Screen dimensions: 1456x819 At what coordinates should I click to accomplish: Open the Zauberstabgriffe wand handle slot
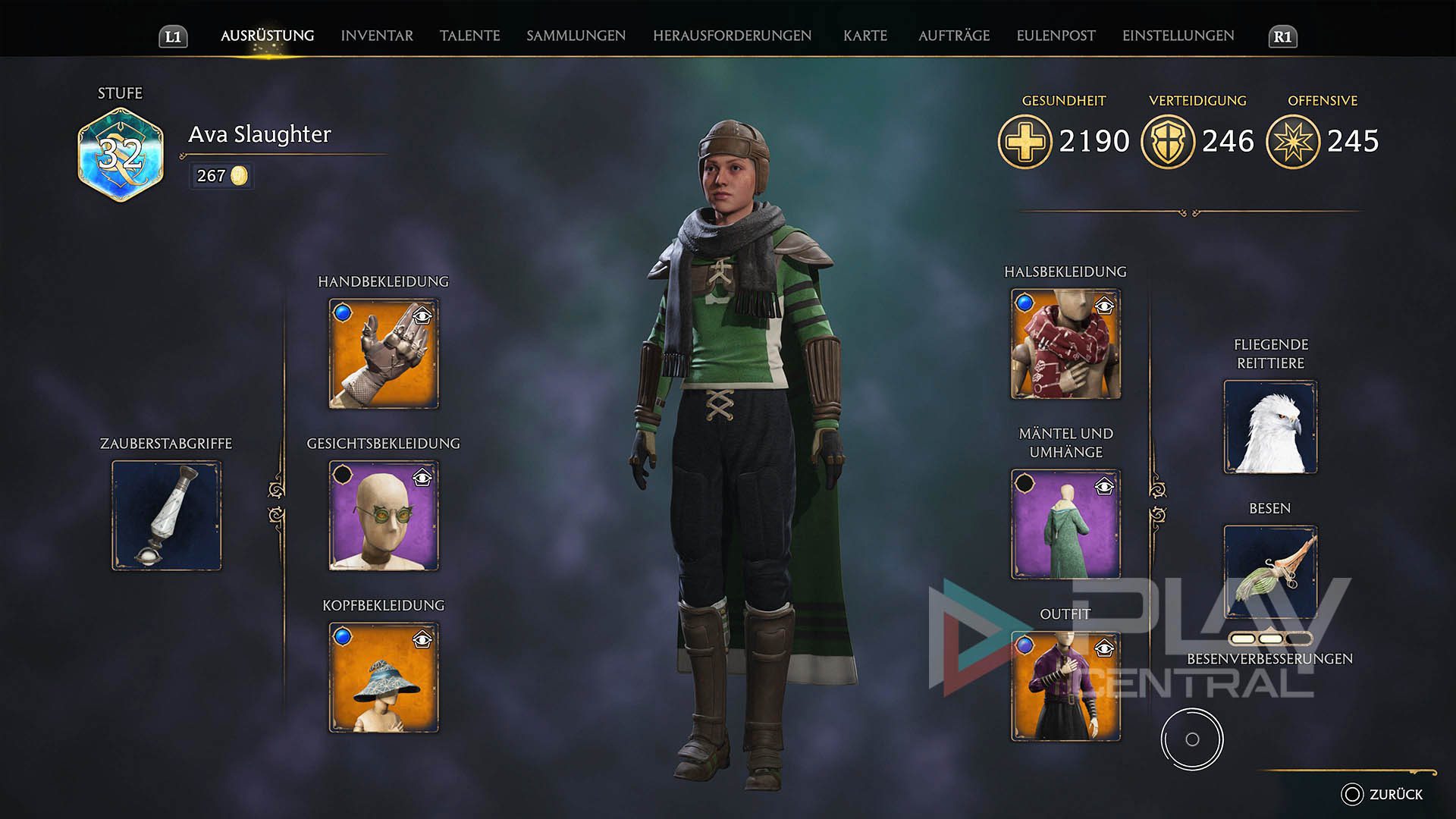pyautogui.click(x=167, y=516)
